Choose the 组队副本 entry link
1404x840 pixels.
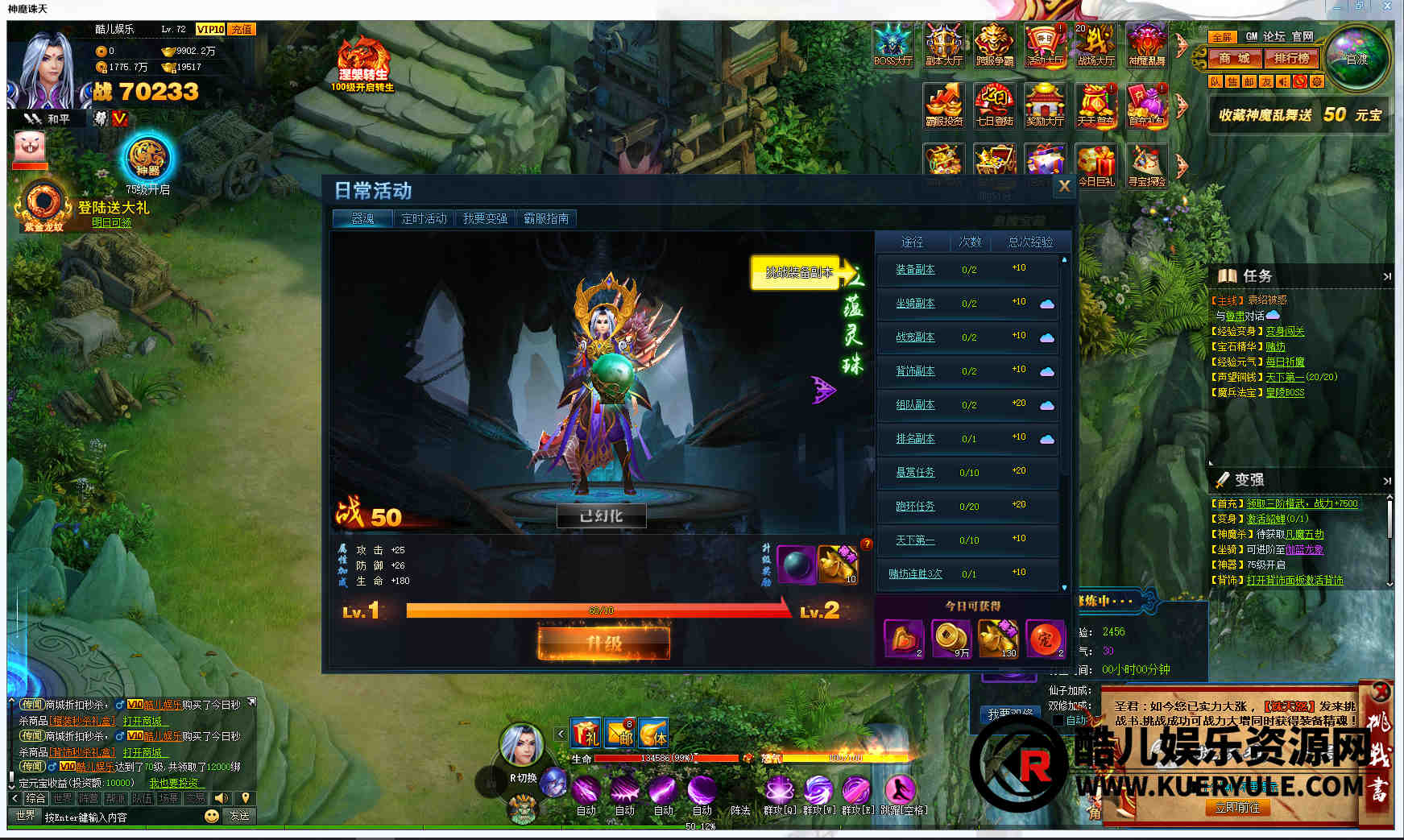tap(915, 405)
